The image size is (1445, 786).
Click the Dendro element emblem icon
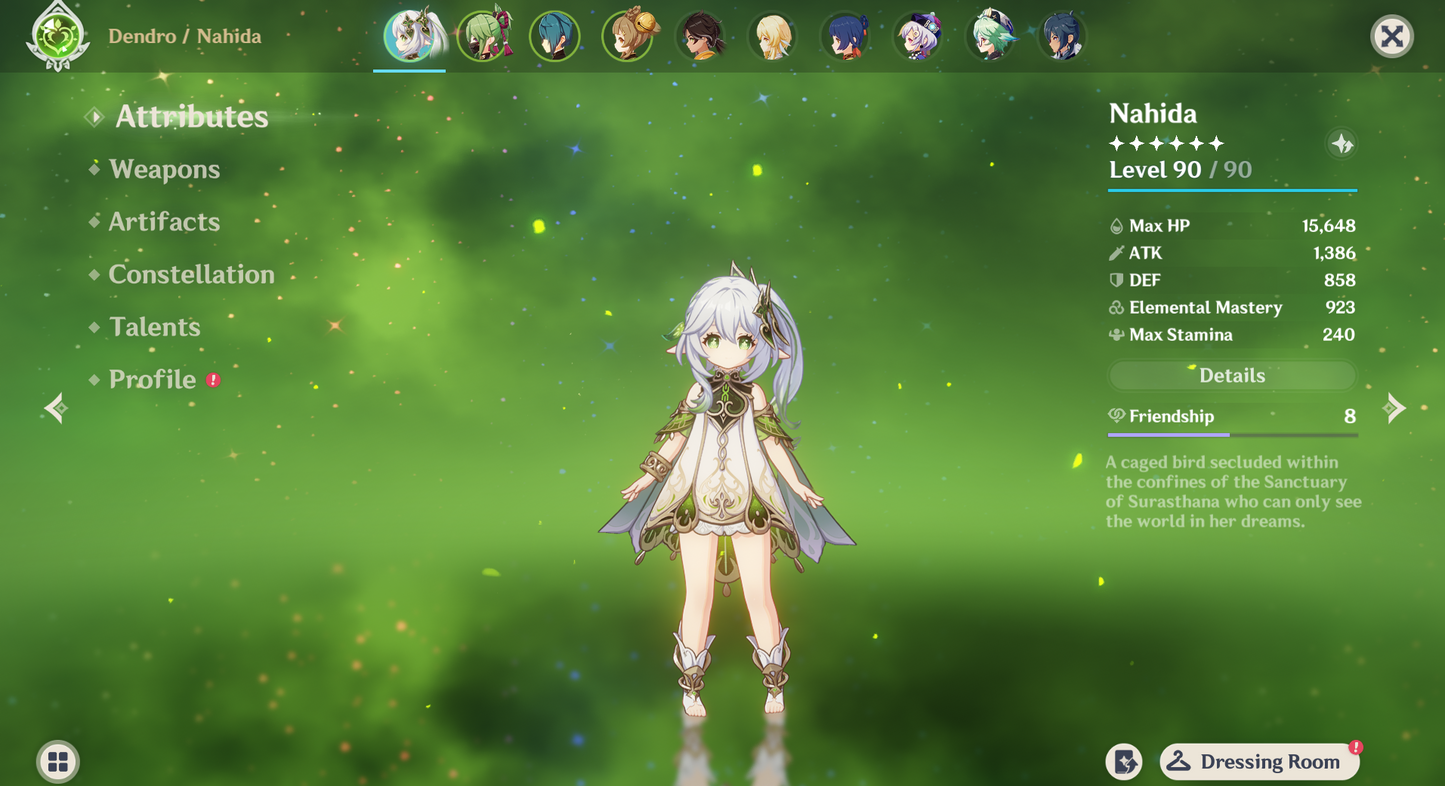click(x=59, y=37)
